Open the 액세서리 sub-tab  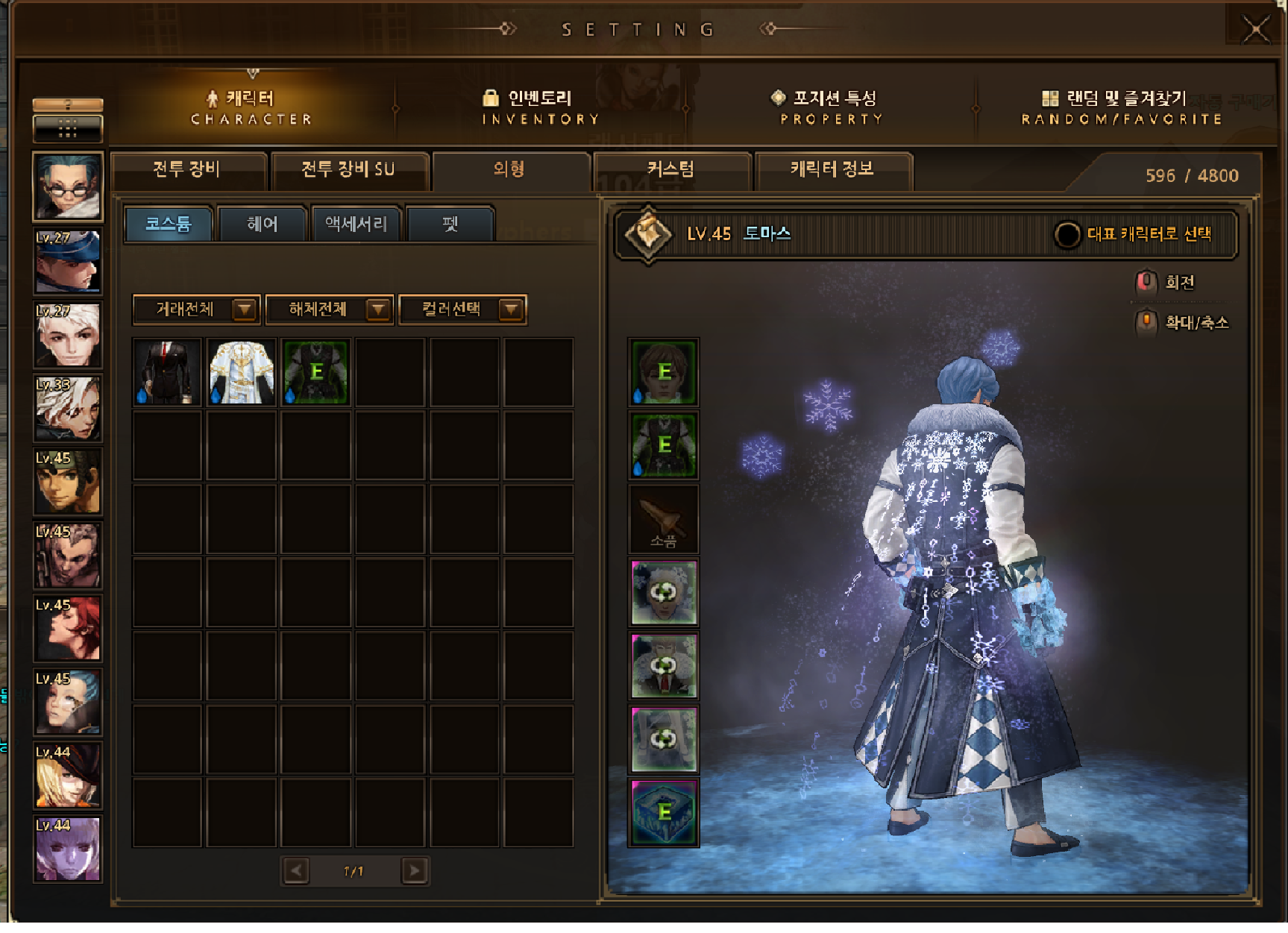click(x=356, y=224)
